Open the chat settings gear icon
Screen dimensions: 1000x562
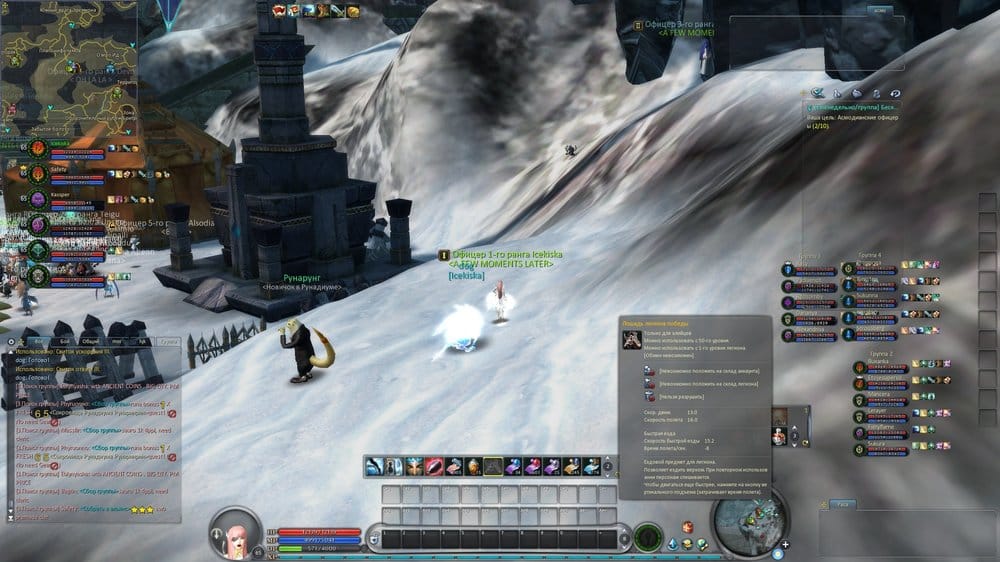(x=13, y=341)
